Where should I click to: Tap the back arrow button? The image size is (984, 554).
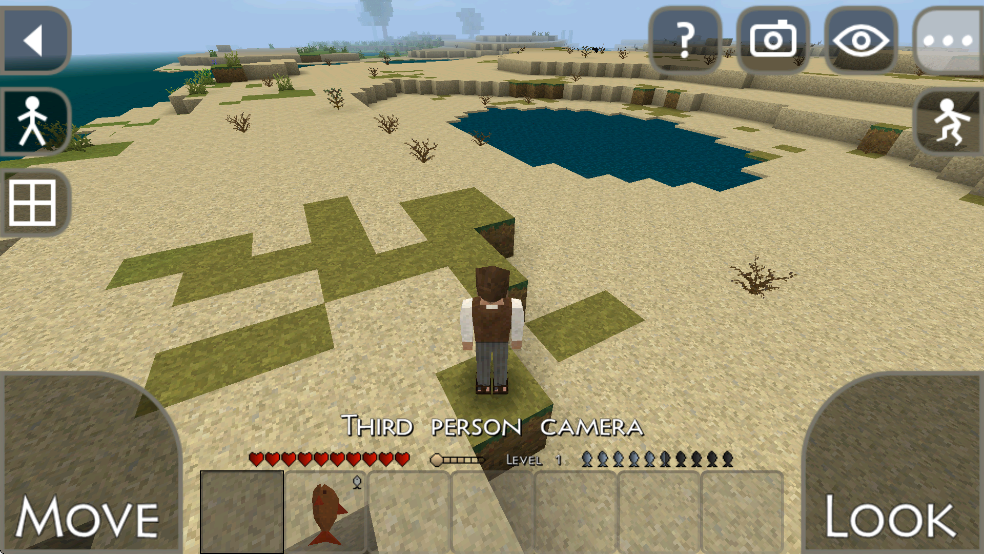pyautogui.click(x=35, y=41)
